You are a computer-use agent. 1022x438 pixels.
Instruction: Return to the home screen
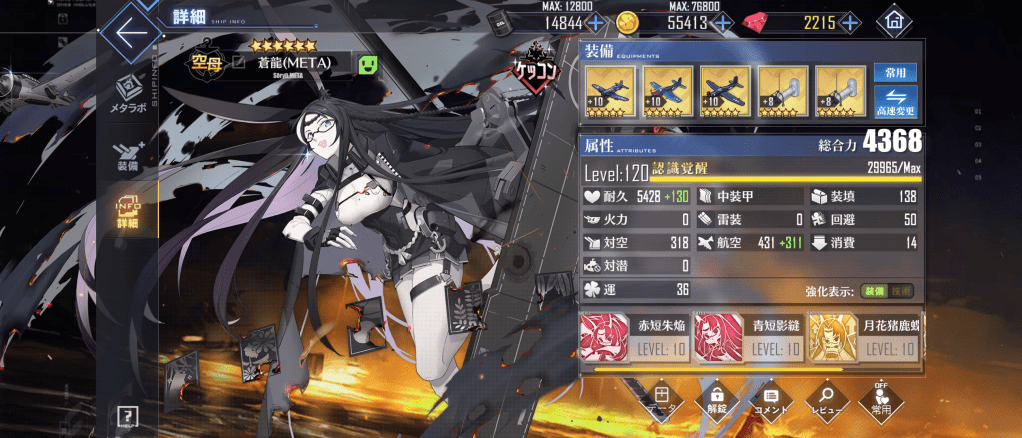click(893, 21)
